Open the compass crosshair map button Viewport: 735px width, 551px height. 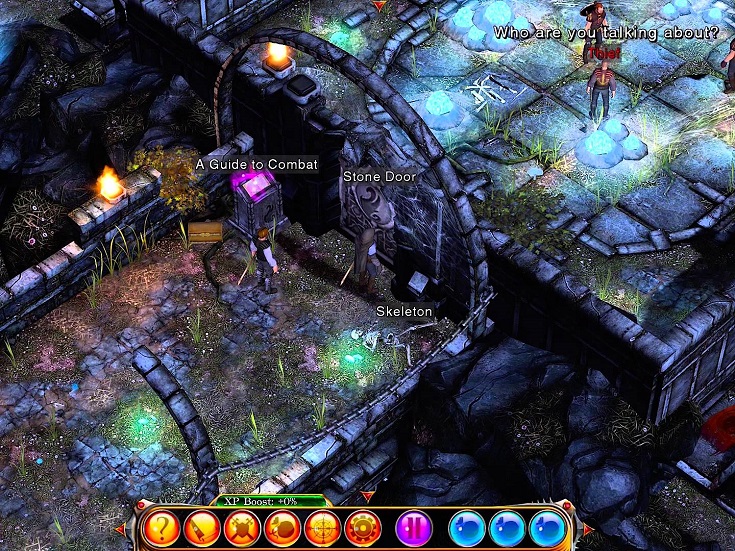[322, 527]
